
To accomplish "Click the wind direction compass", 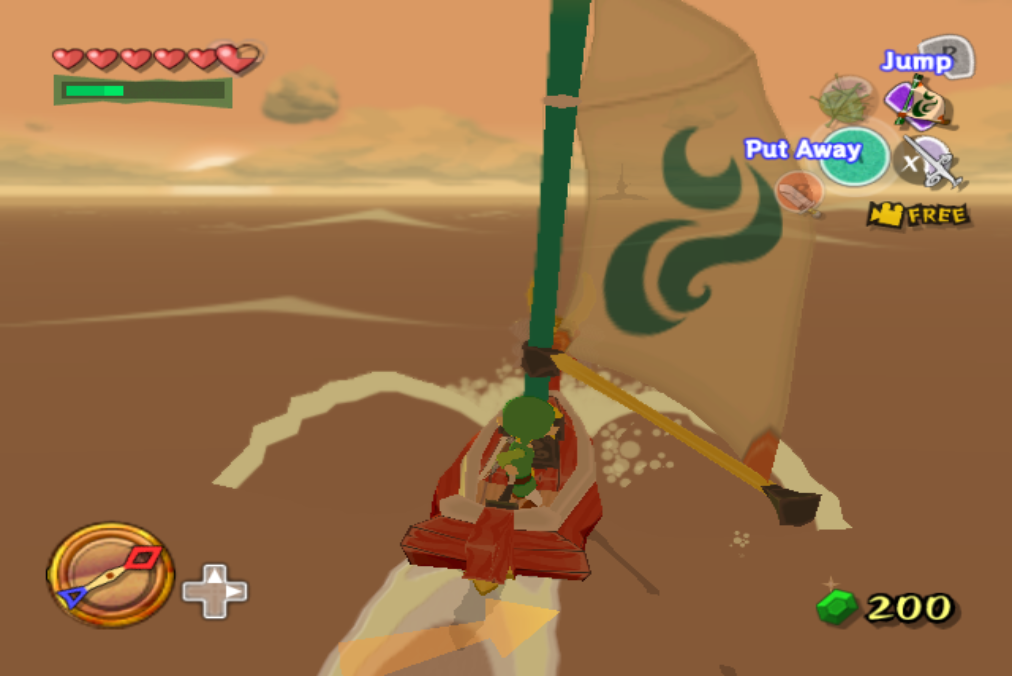I will pos(110,574).
